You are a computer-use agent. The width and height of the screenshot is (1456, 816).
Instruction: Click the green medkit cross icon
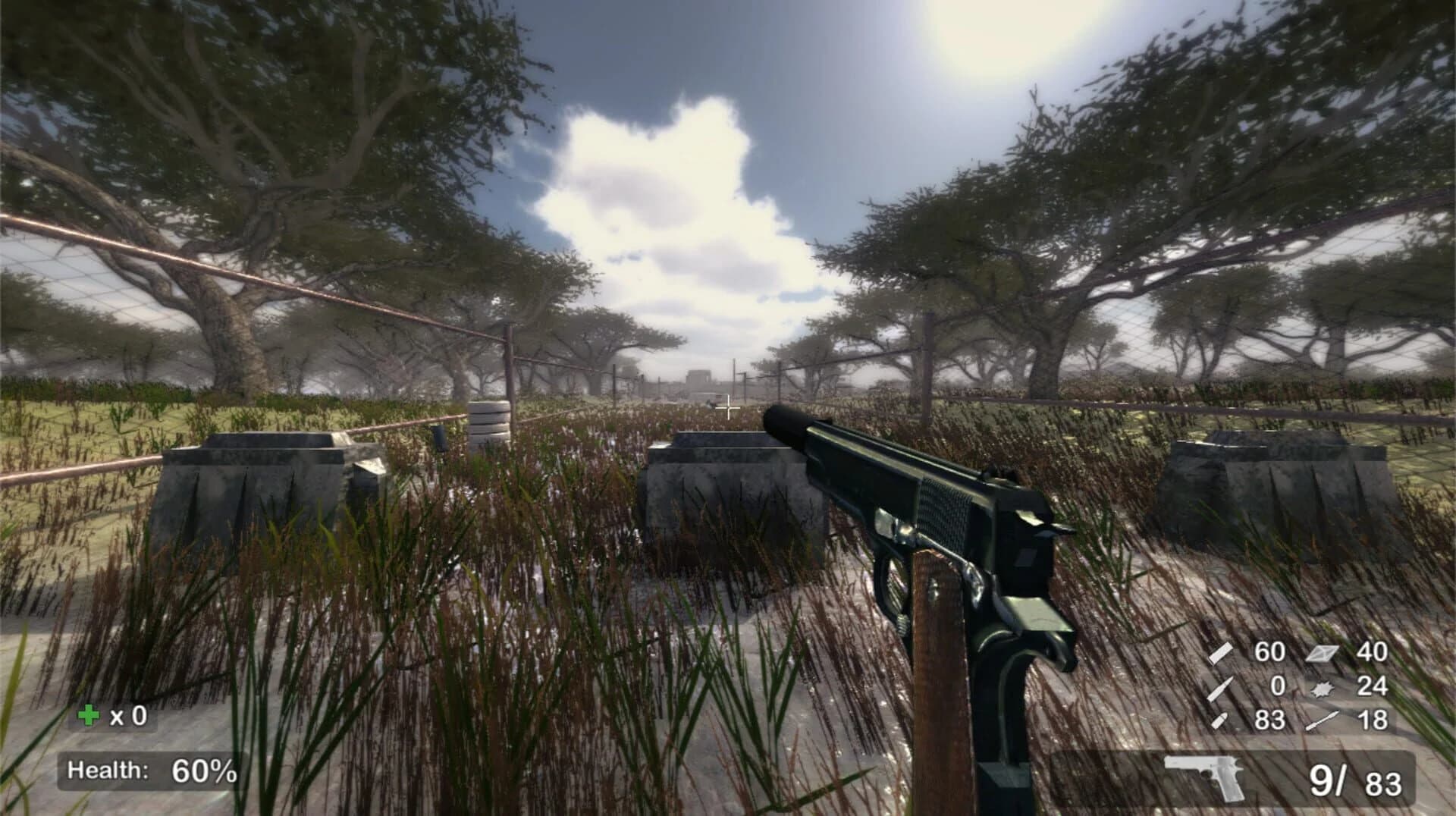point(89,713)
